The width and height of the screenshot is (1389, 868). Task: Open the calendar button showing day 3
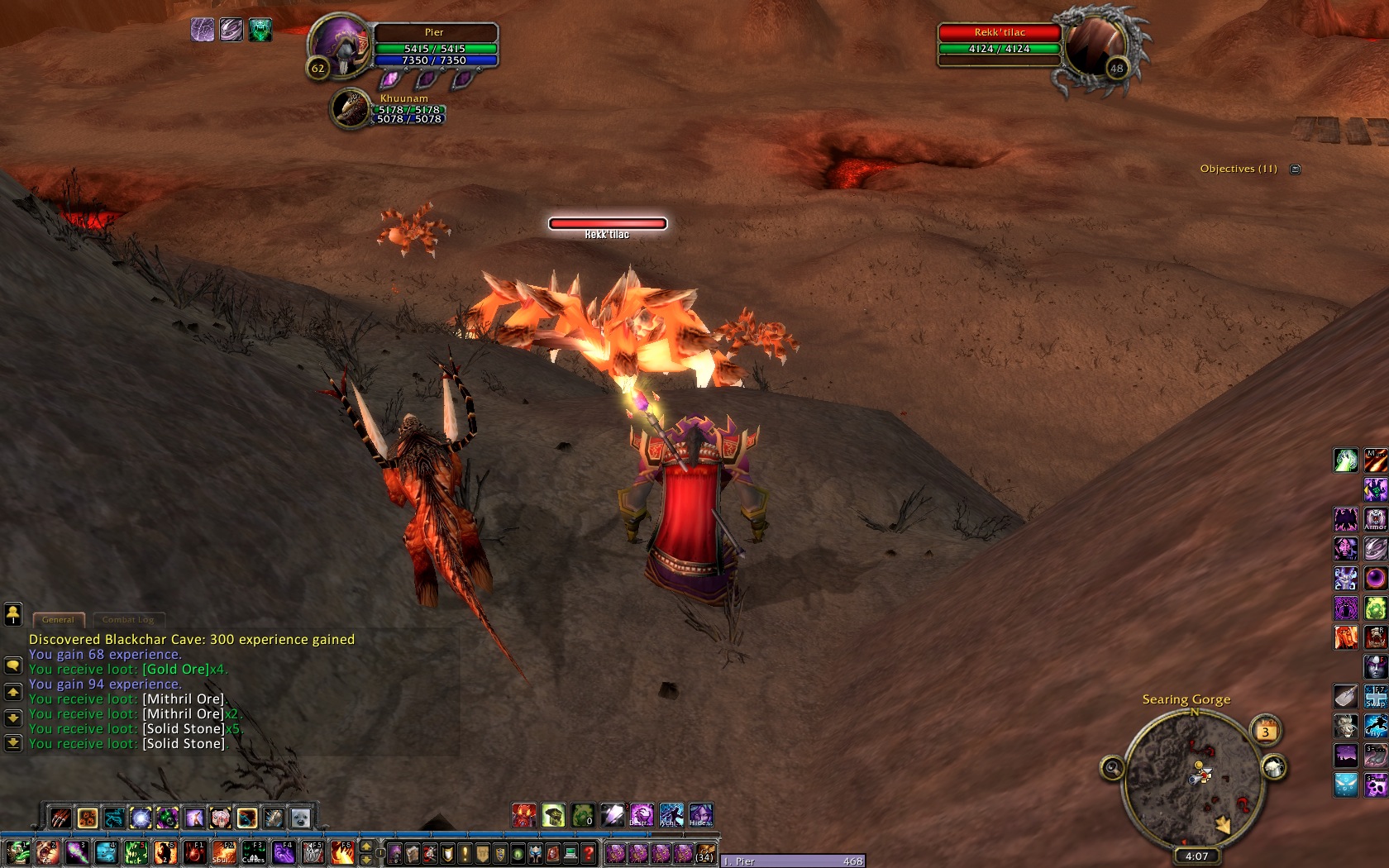coord(1265,731)
